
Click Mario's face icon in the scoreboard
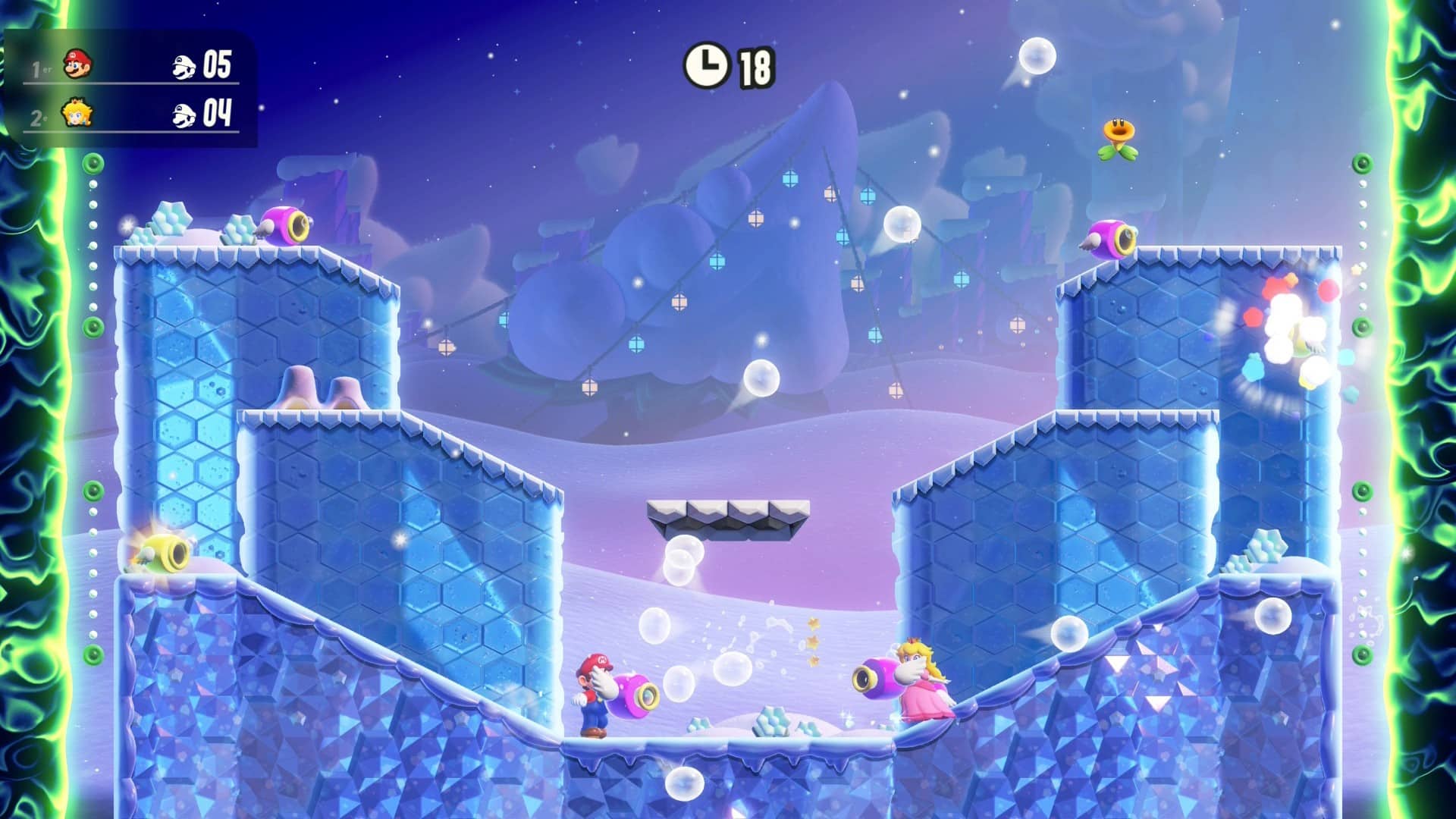[78, 67]
